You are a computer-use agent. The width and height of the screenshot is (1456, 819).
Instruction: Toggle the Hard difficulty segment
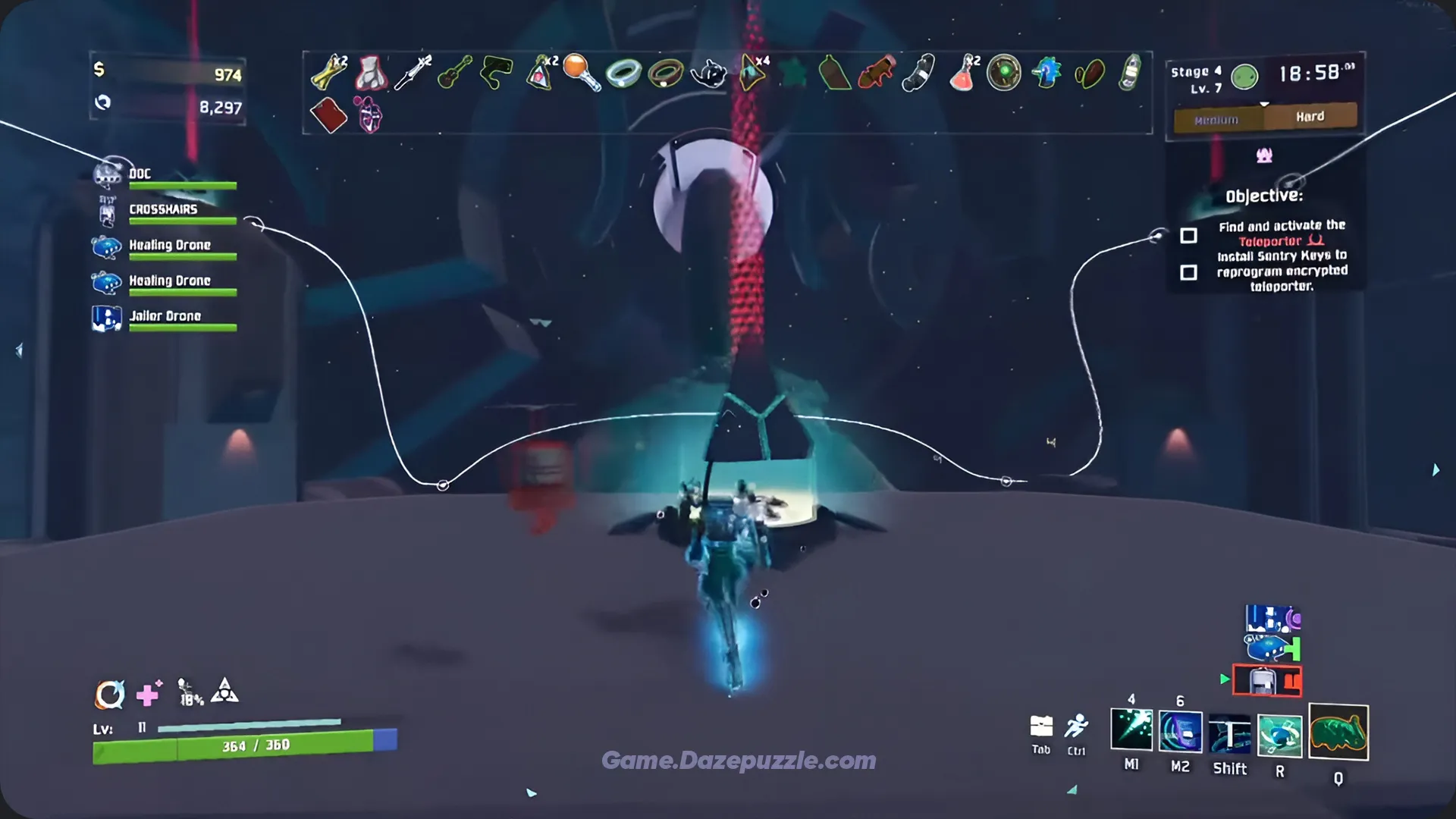(1312, 116)
